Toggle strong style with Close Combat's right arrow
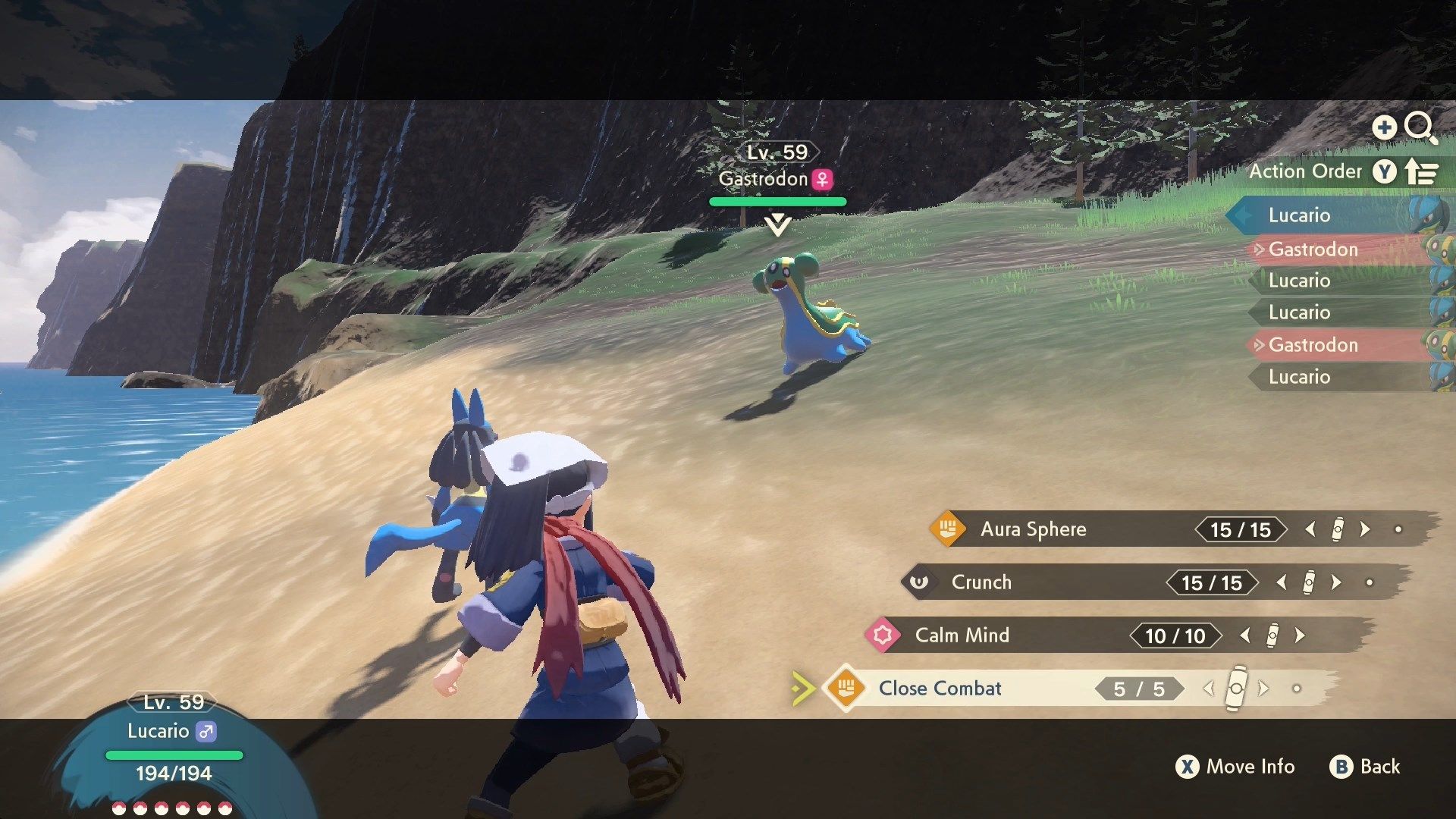Viewport: 1456px width, 819px height. point(1263,689)
